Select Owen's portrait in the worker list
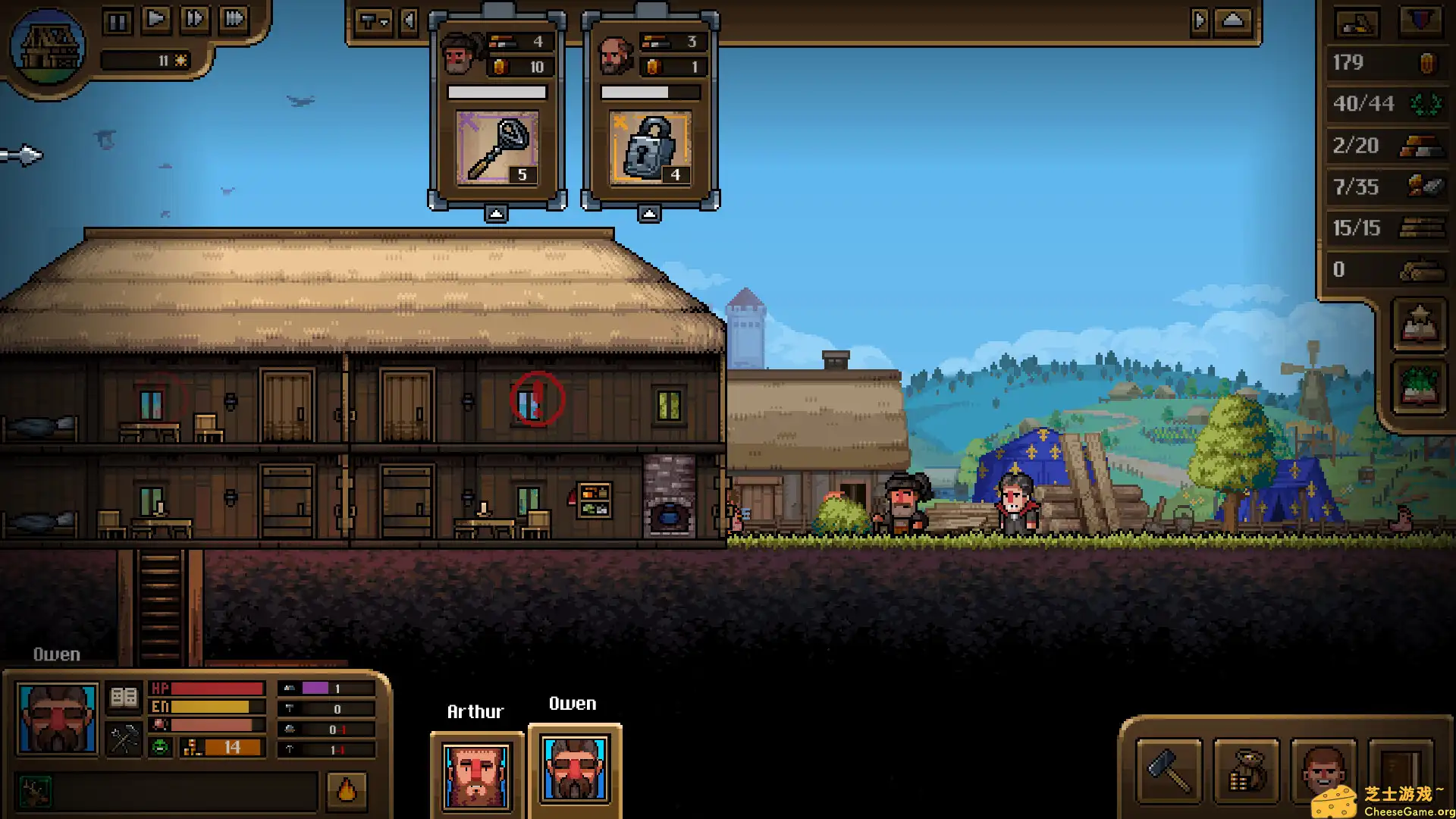Viewport: 1456px width, 819px height. [x=574, y=770]
